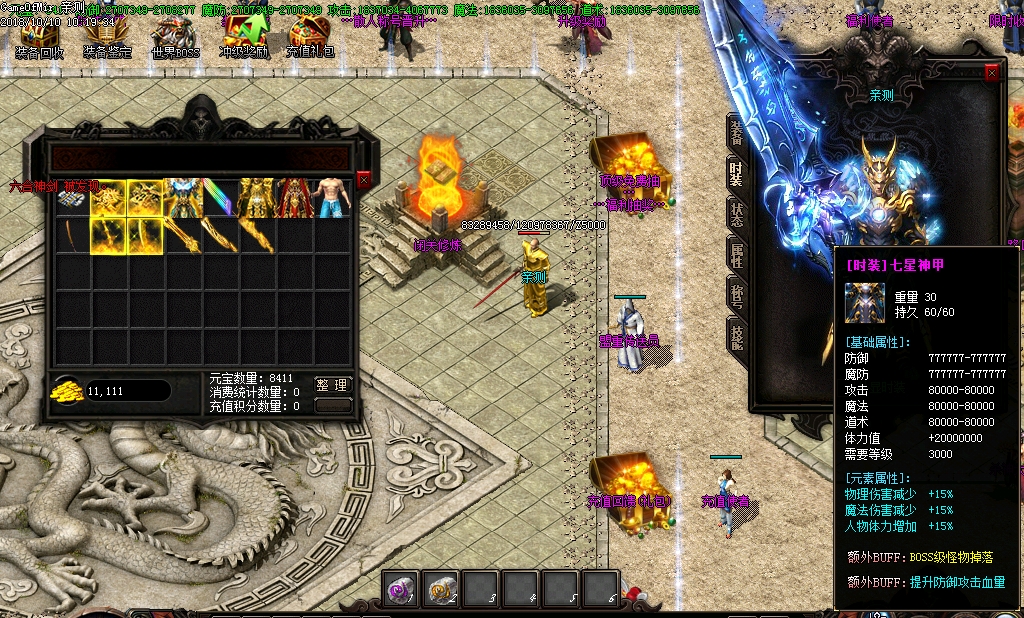The image size is (1024, 618).
Task: Switch to the 技能 skills tab
Action: 737,338
